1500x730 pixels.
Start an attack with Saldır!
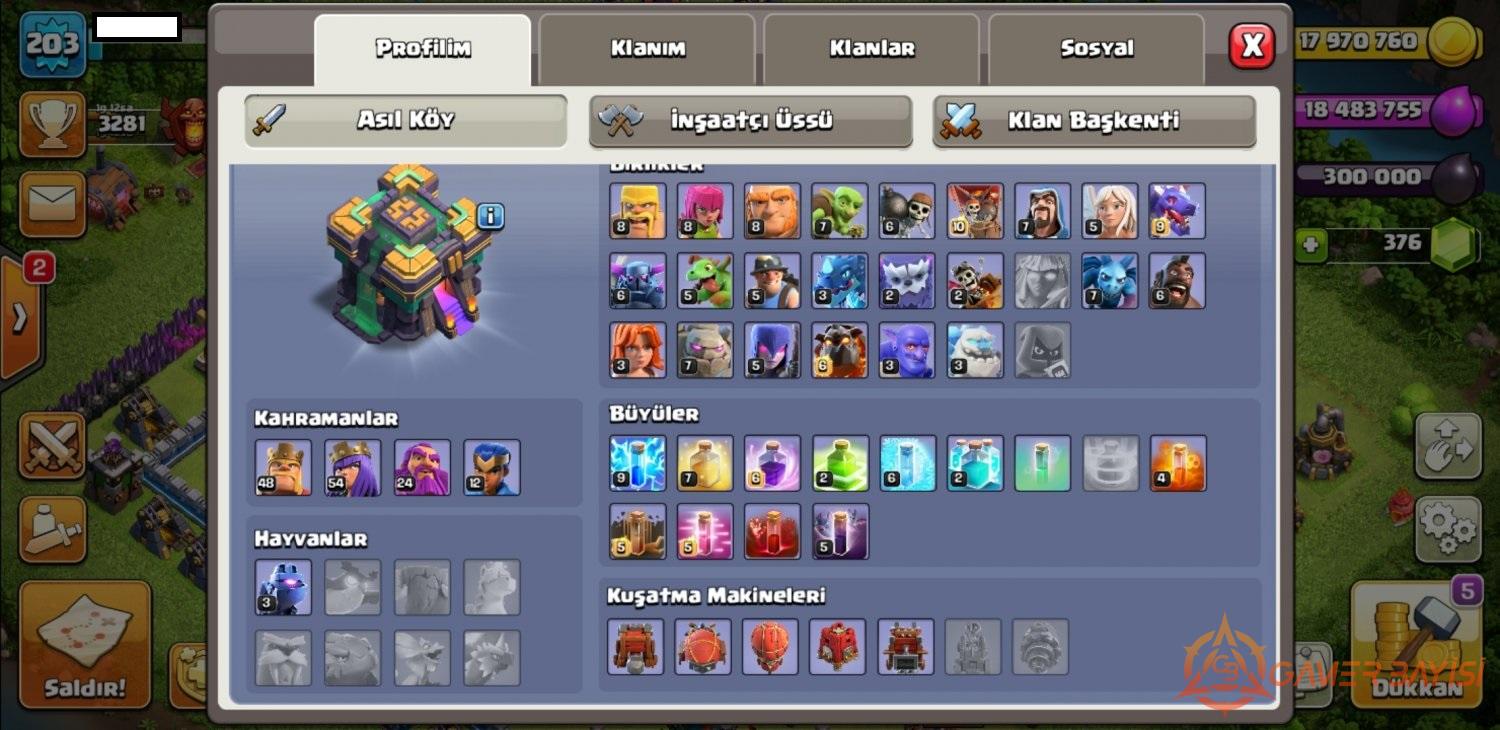tap(85, 645)
